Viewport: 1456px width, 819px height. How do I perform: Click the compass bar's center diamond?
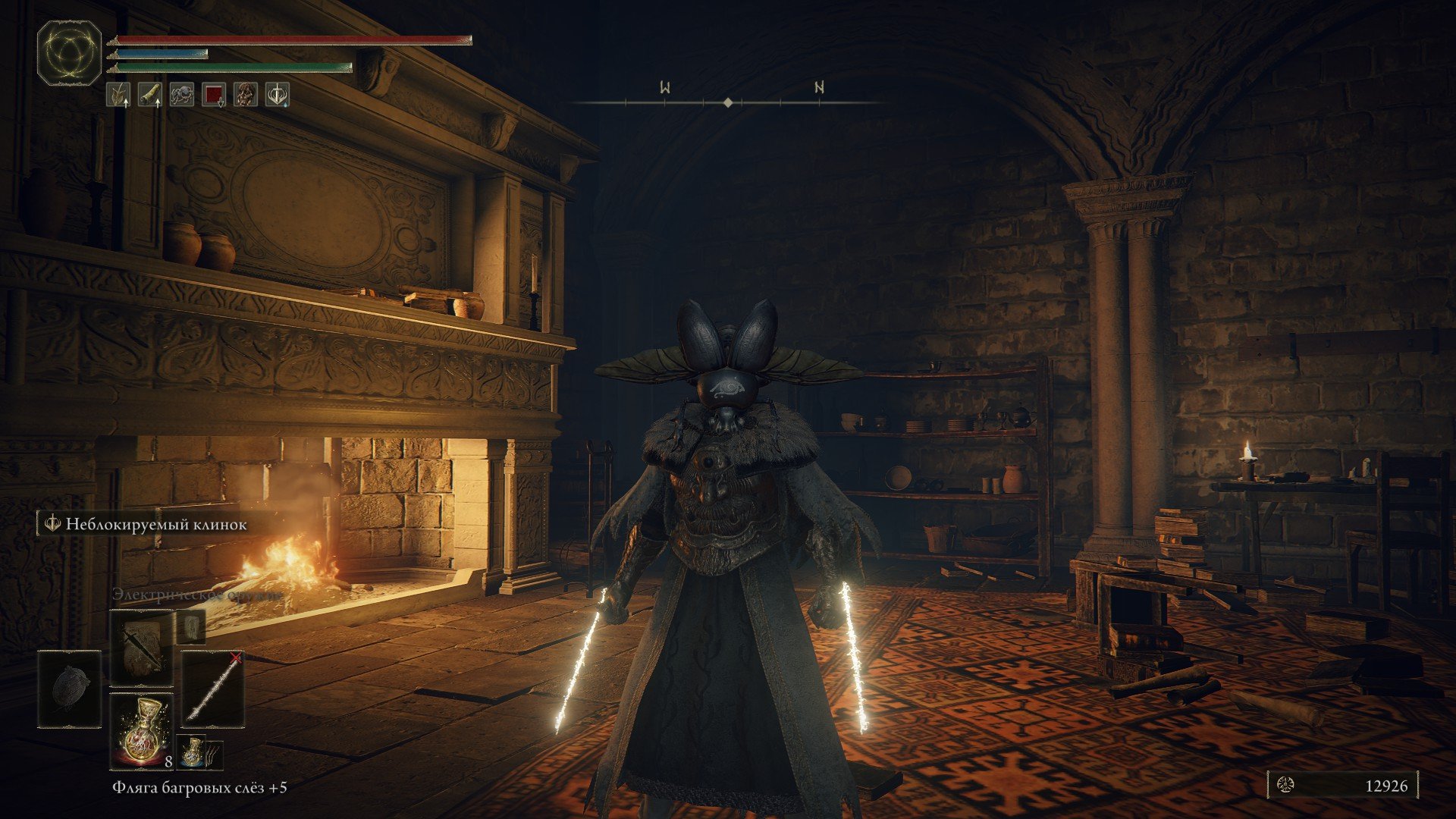(728, 102)
